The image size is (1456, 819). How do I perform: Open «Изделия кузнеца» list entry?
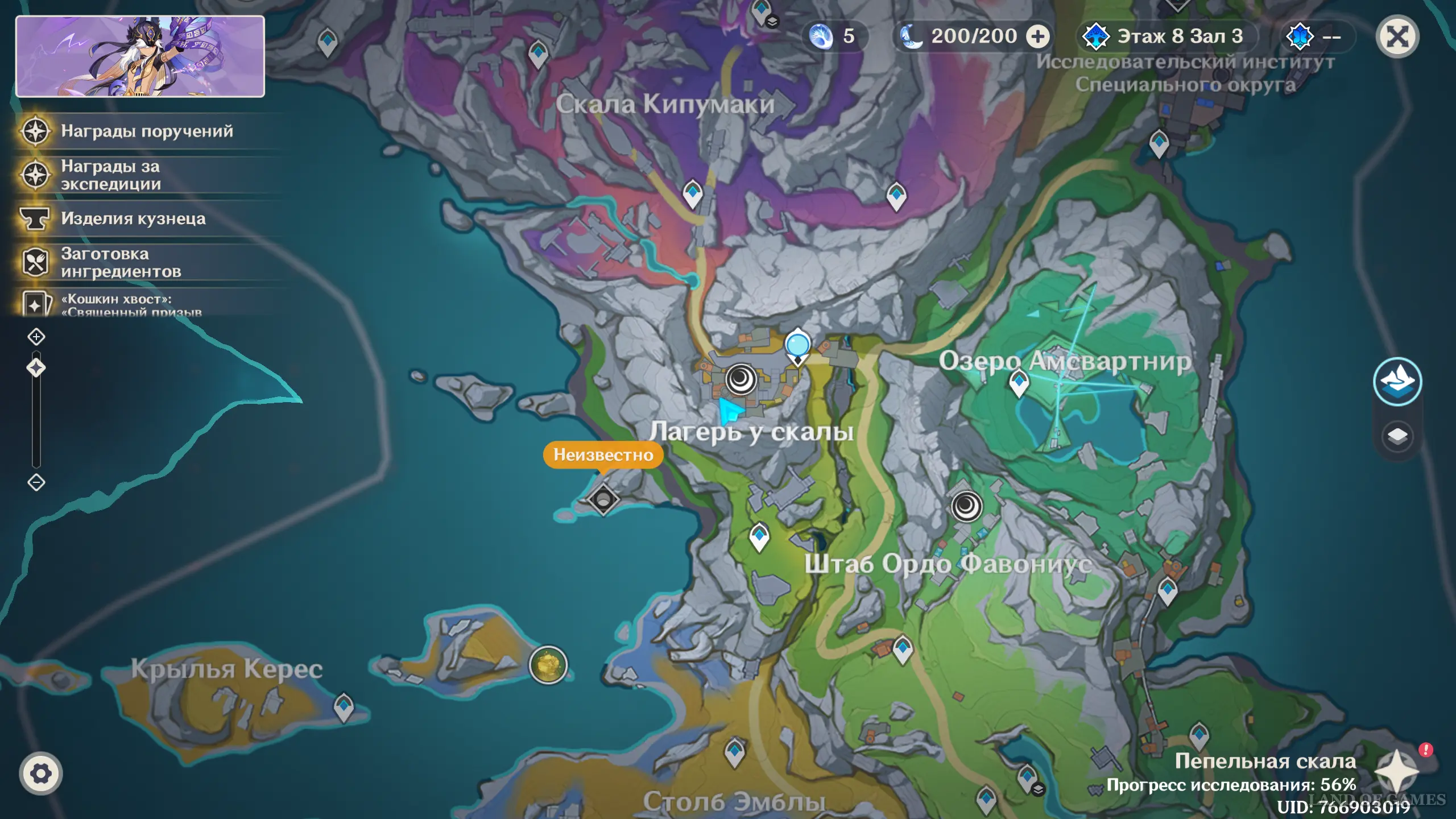pos(133,219)
